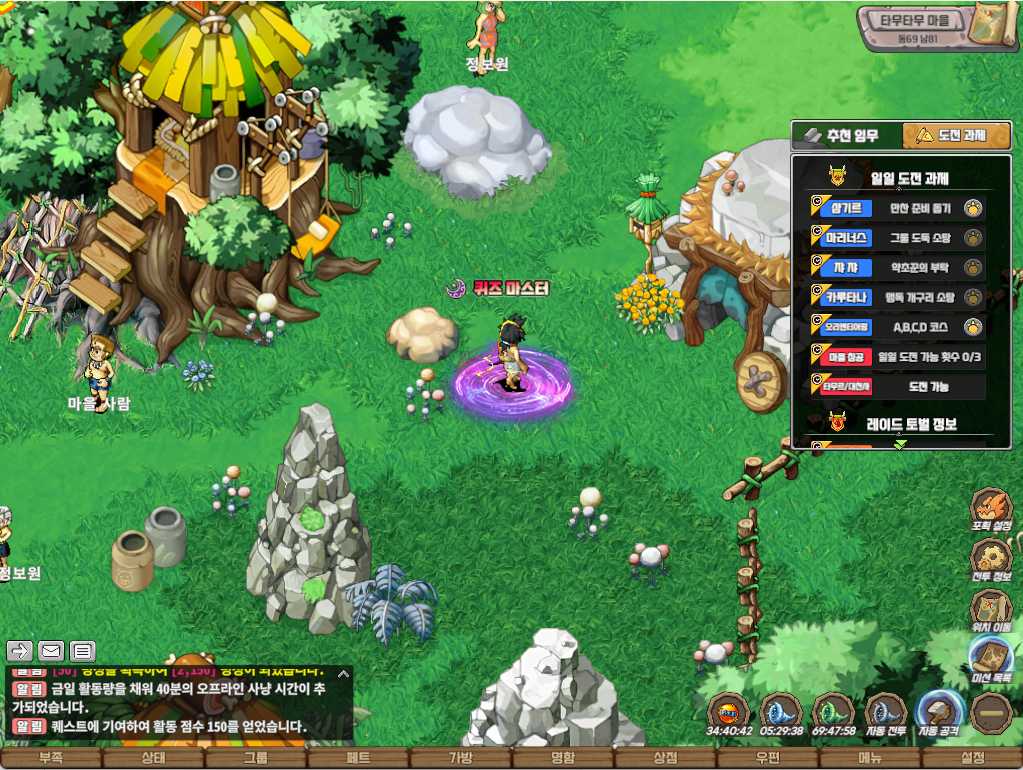The height and width of the screenshot is (770, 1023).
Task: Open the 부족 (tribe) menu
Action: tap(50, 758)
